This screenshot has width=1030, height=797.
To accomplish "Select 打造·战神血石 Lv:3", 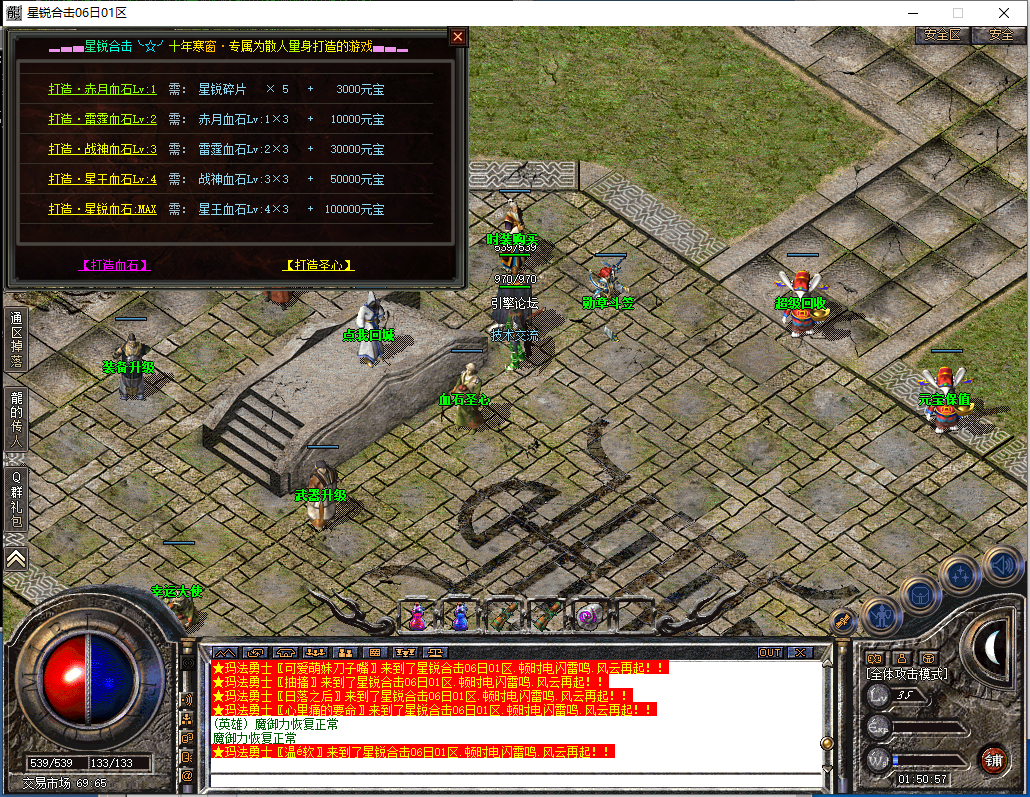I will tap(102, 149).
